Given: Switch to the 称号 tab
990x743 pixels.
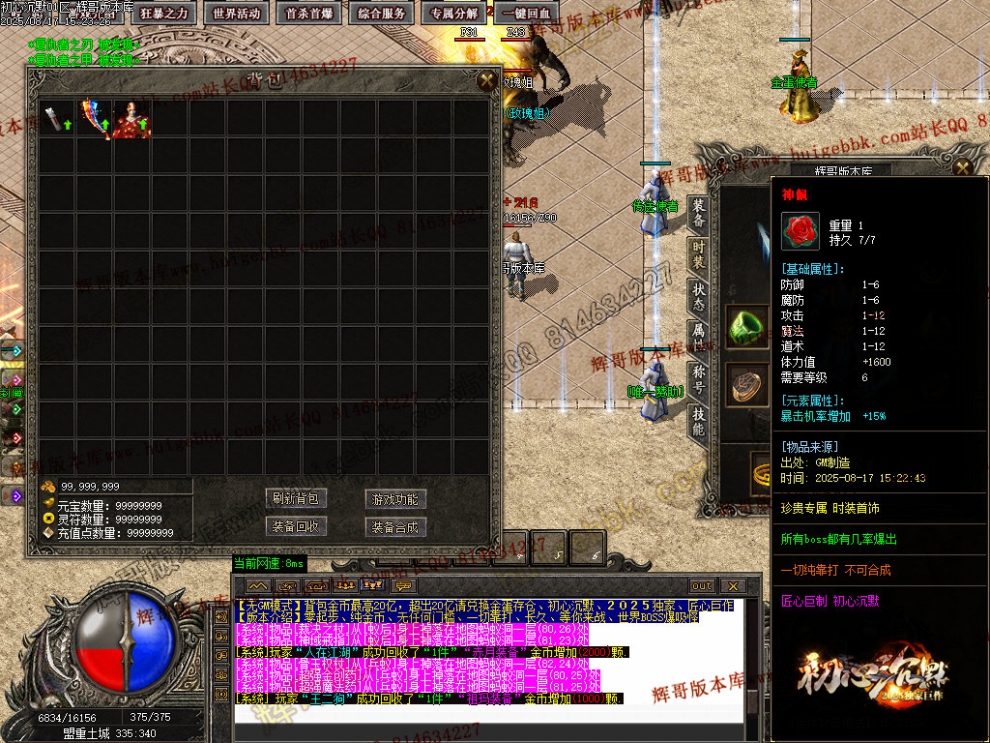Looking at the screenshot, I should (699, 378).
